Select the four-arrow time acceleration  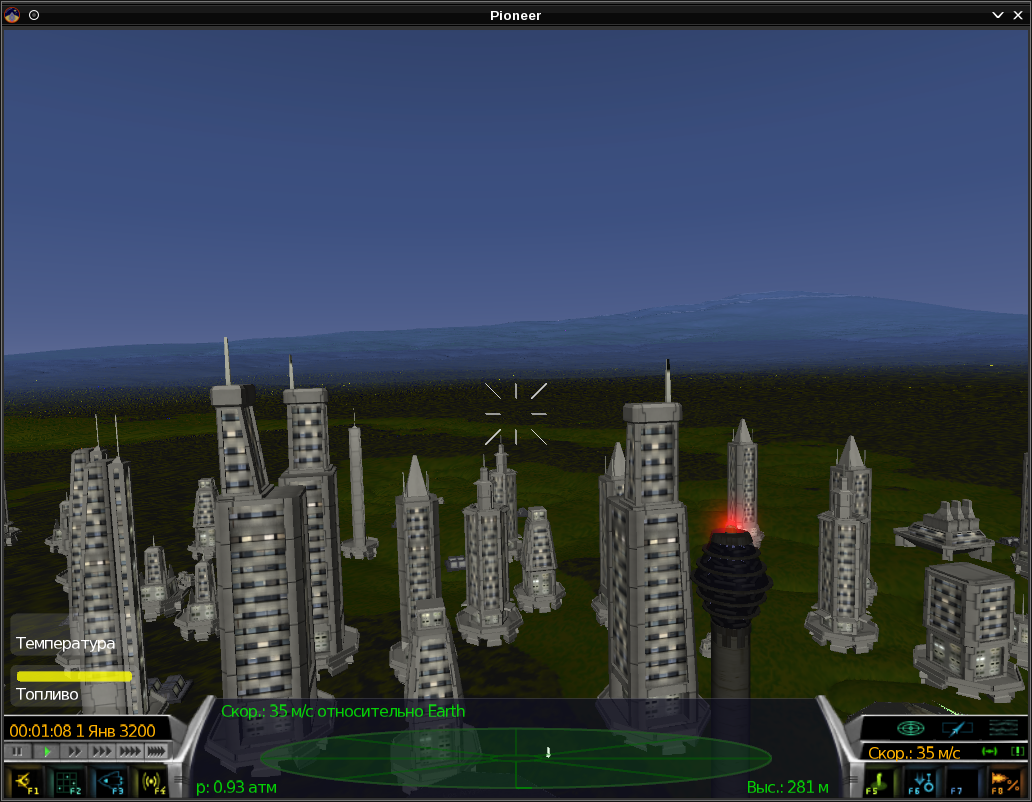130,751
